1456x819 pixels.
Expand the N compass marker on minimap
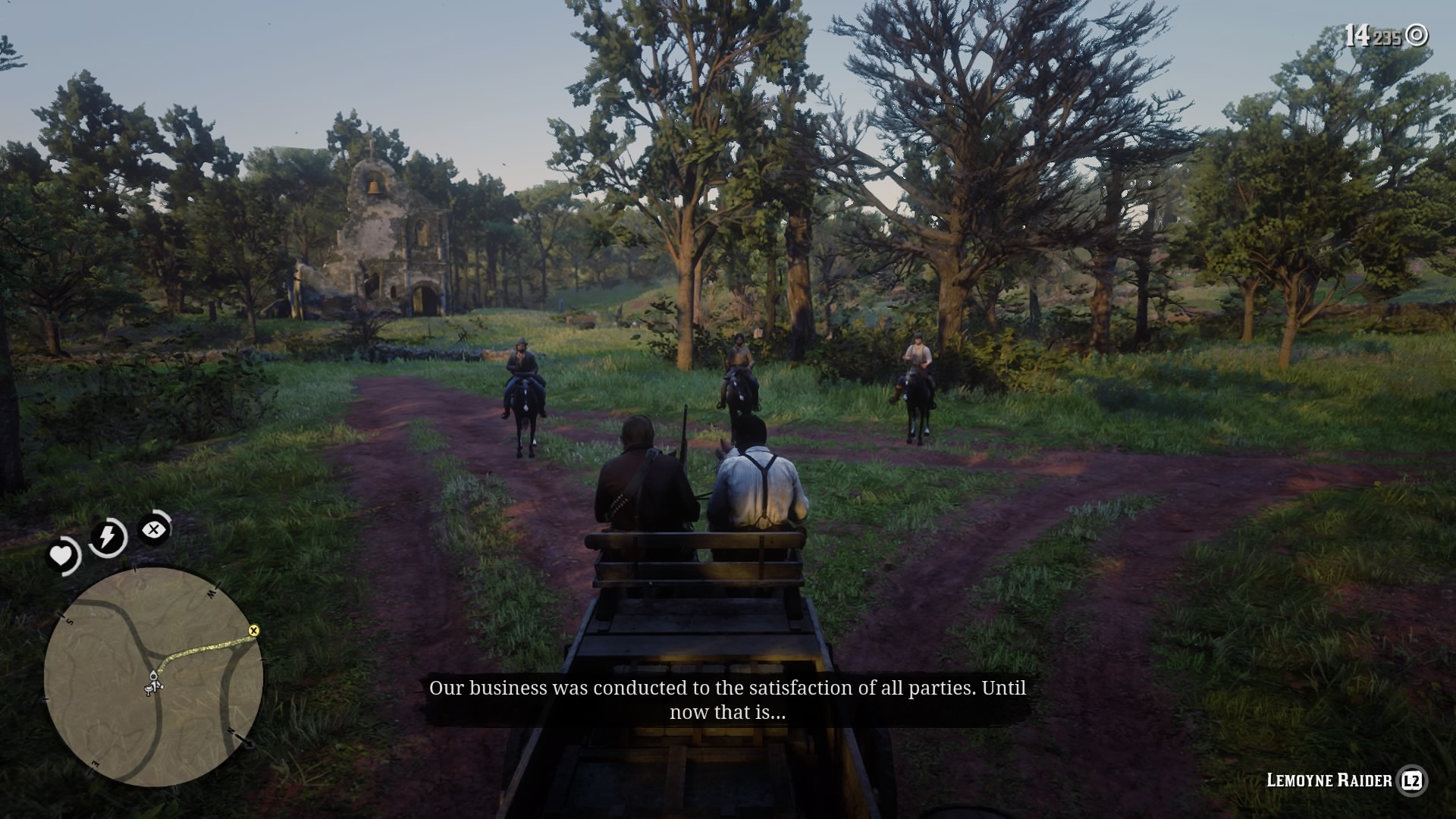(x=232, y=731)
